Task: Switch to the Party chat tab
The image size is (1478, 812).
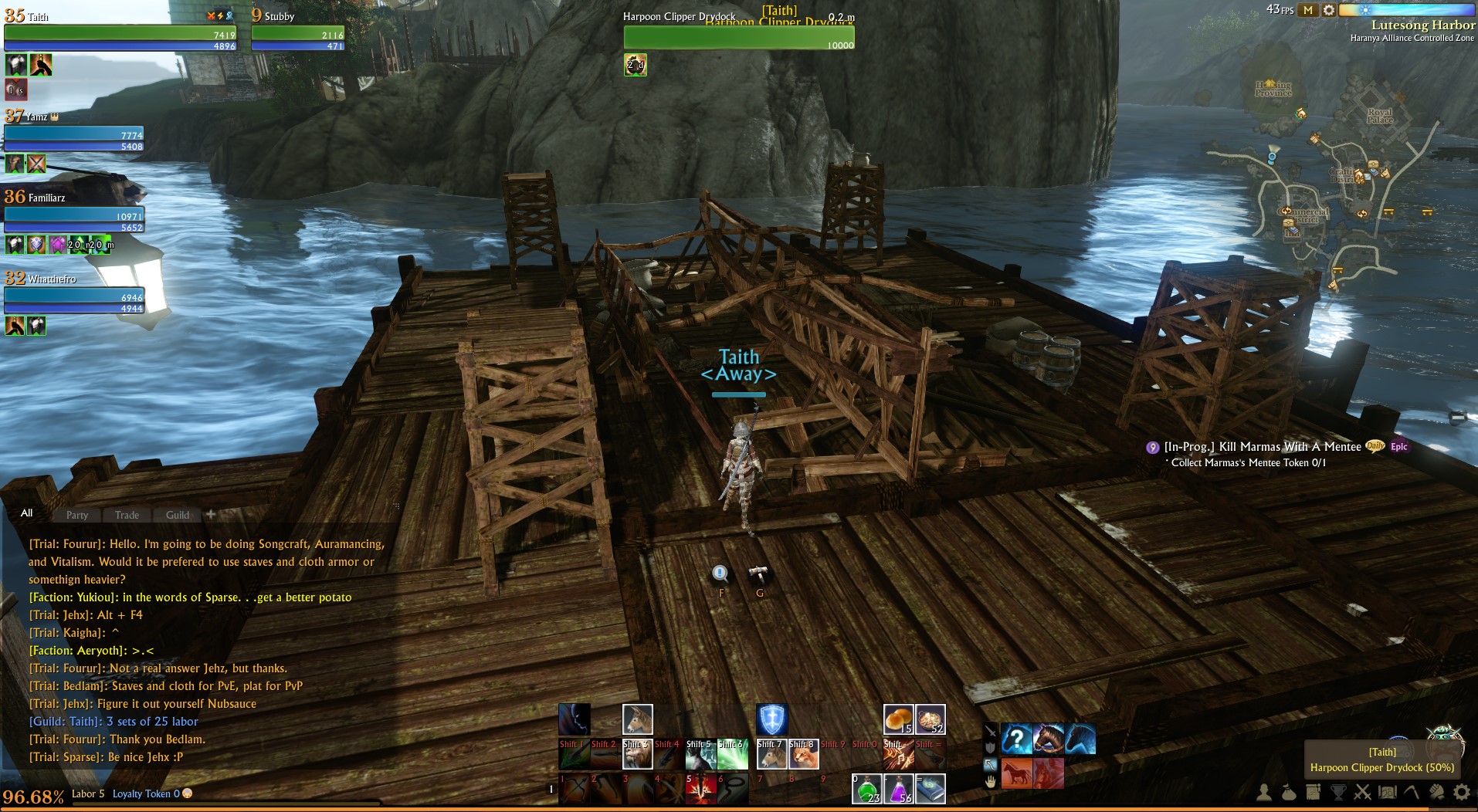Action: [77, 515]
